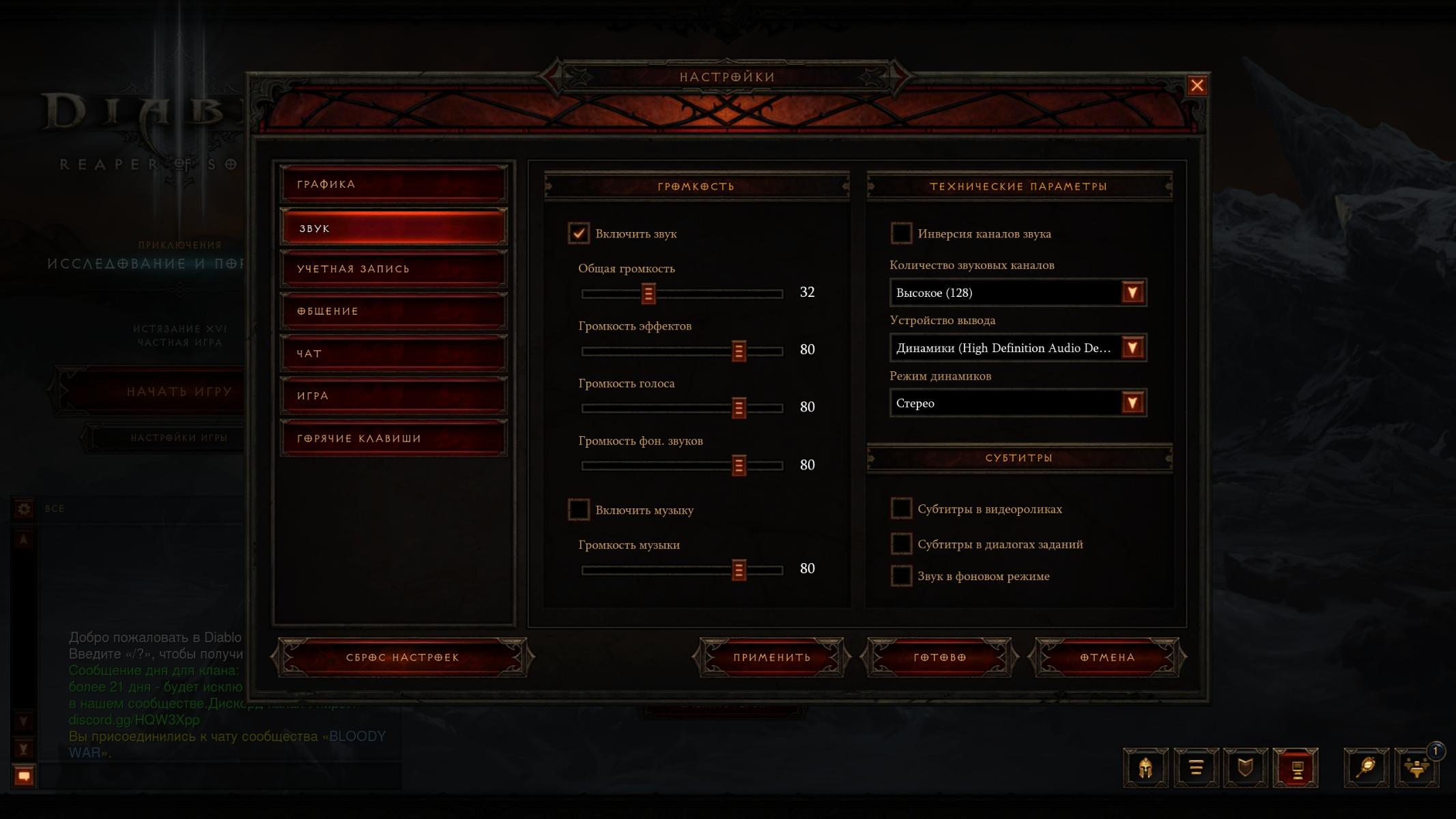
Task: Tick the Инверсия каналов звука checkbox
Action: point(901,233)
